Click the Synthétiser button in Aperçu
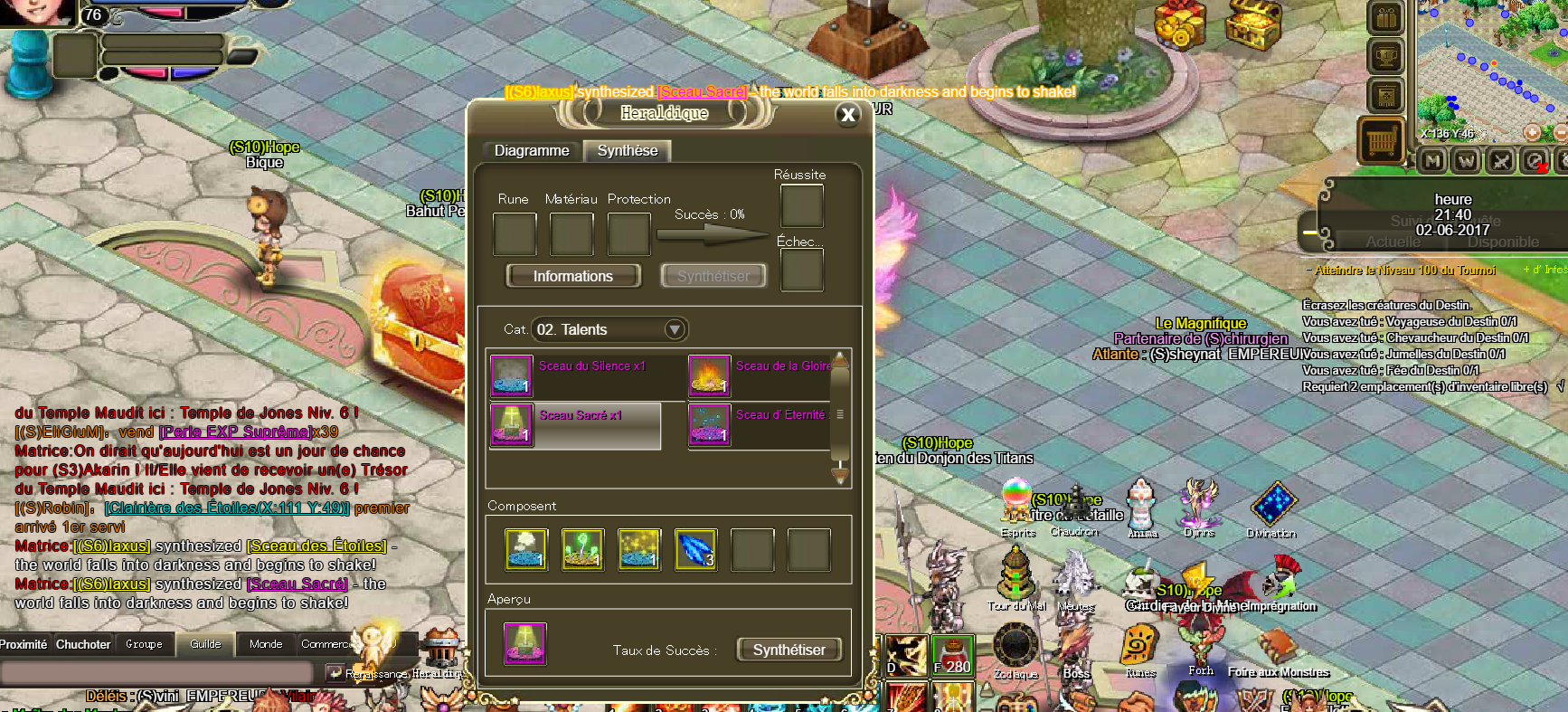The width and height of the screenshot is (1568, 712). (789, 650)
